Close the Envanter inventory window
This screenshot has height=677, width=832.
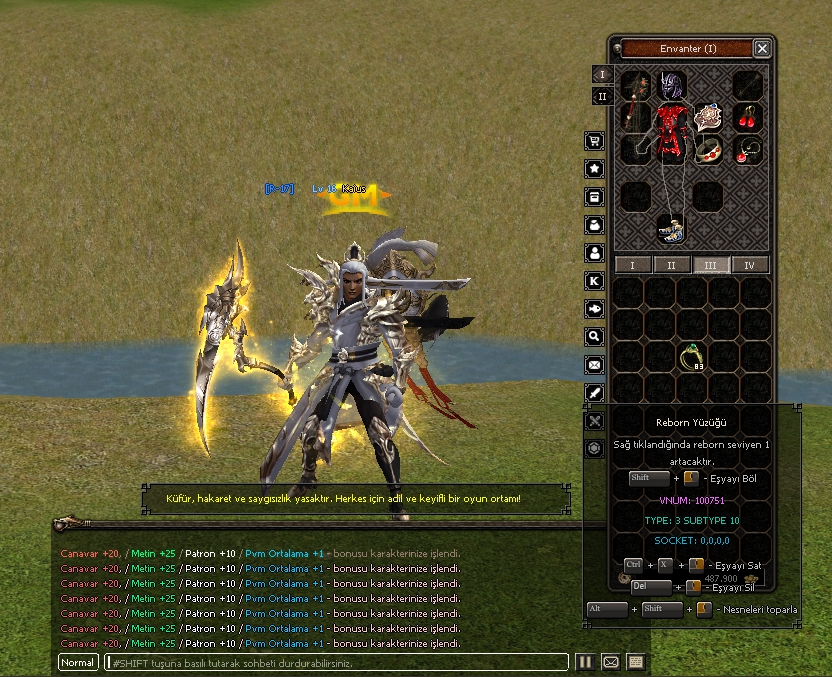[762, 48]
